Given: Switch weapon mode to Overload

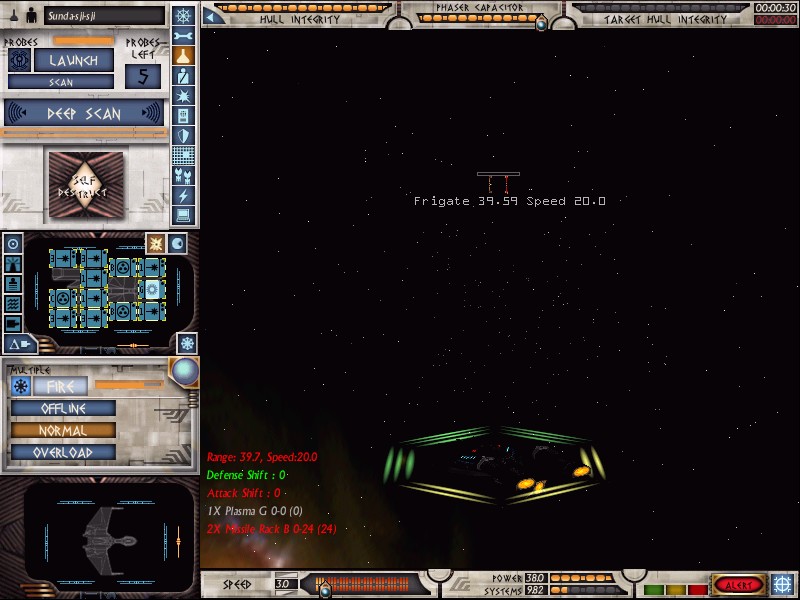Looking at the screenshot, I should tap(63, 452).
